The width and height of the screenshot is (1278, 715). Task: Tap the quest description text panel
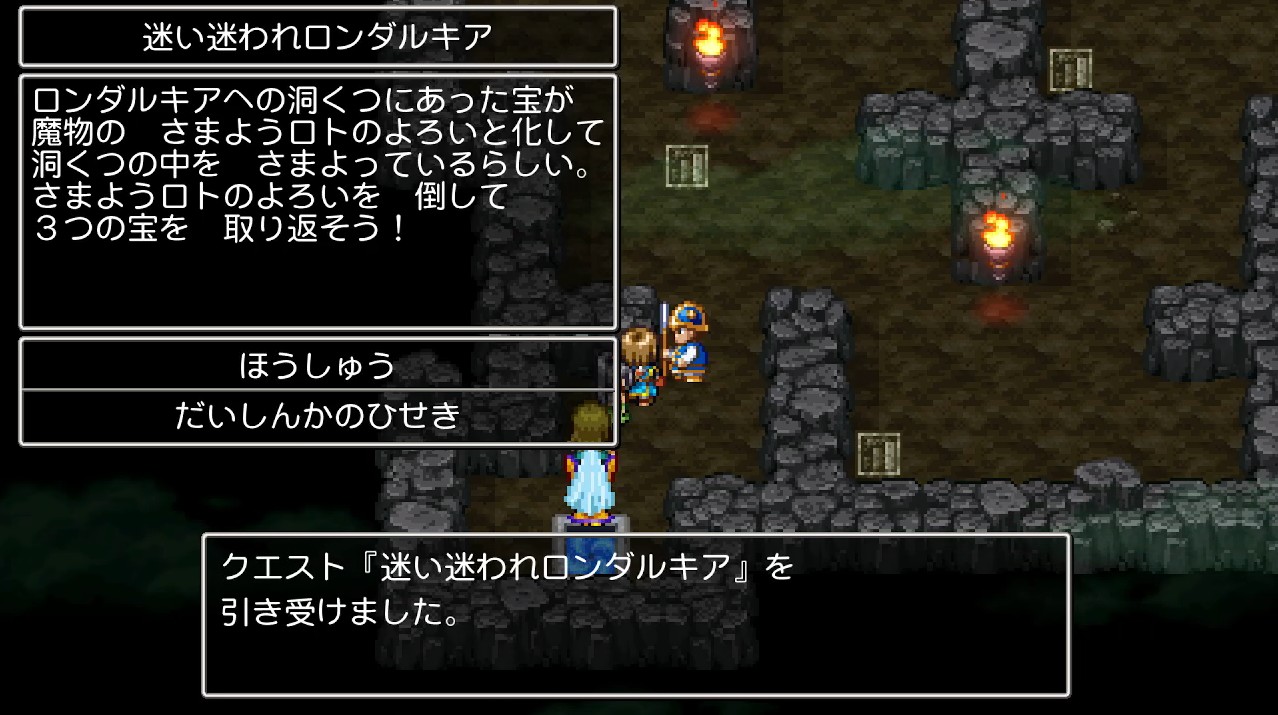click(318, 201)
